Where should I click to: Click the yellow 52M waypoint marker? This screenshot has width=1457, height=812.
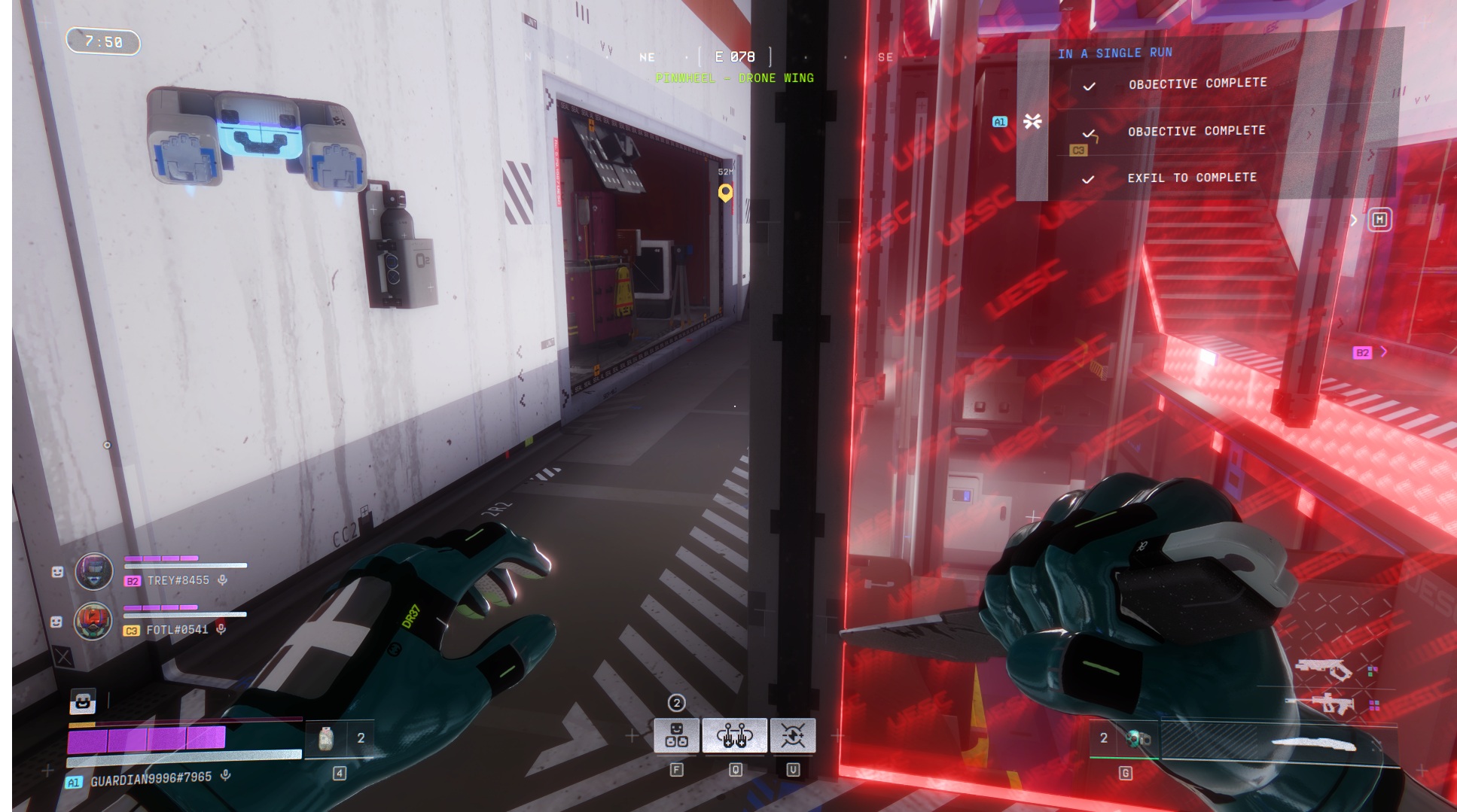725,193
